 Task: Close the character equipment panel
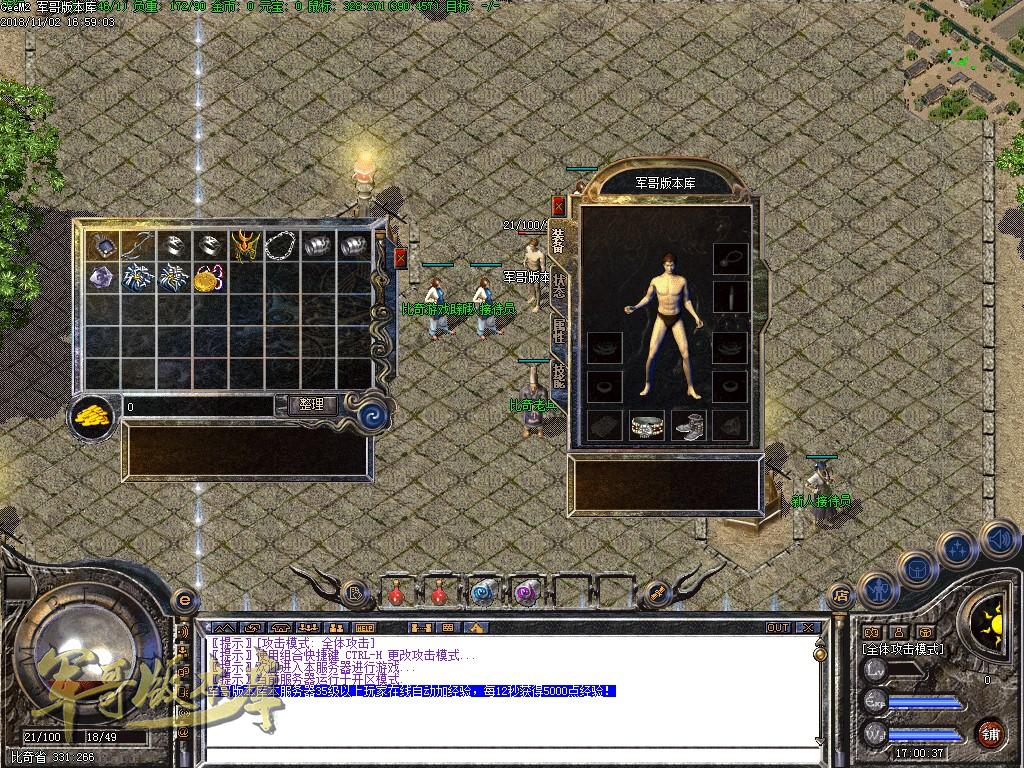[558, 207]
